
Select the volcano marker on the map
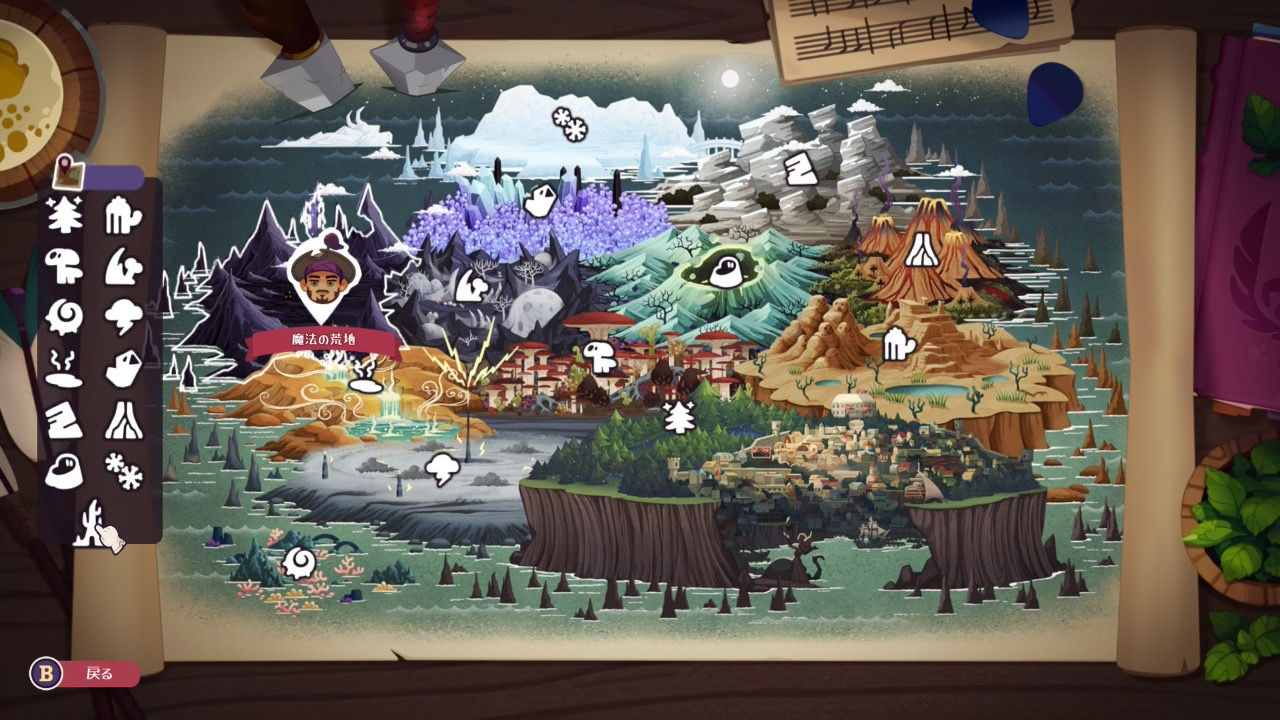point(921,249)
